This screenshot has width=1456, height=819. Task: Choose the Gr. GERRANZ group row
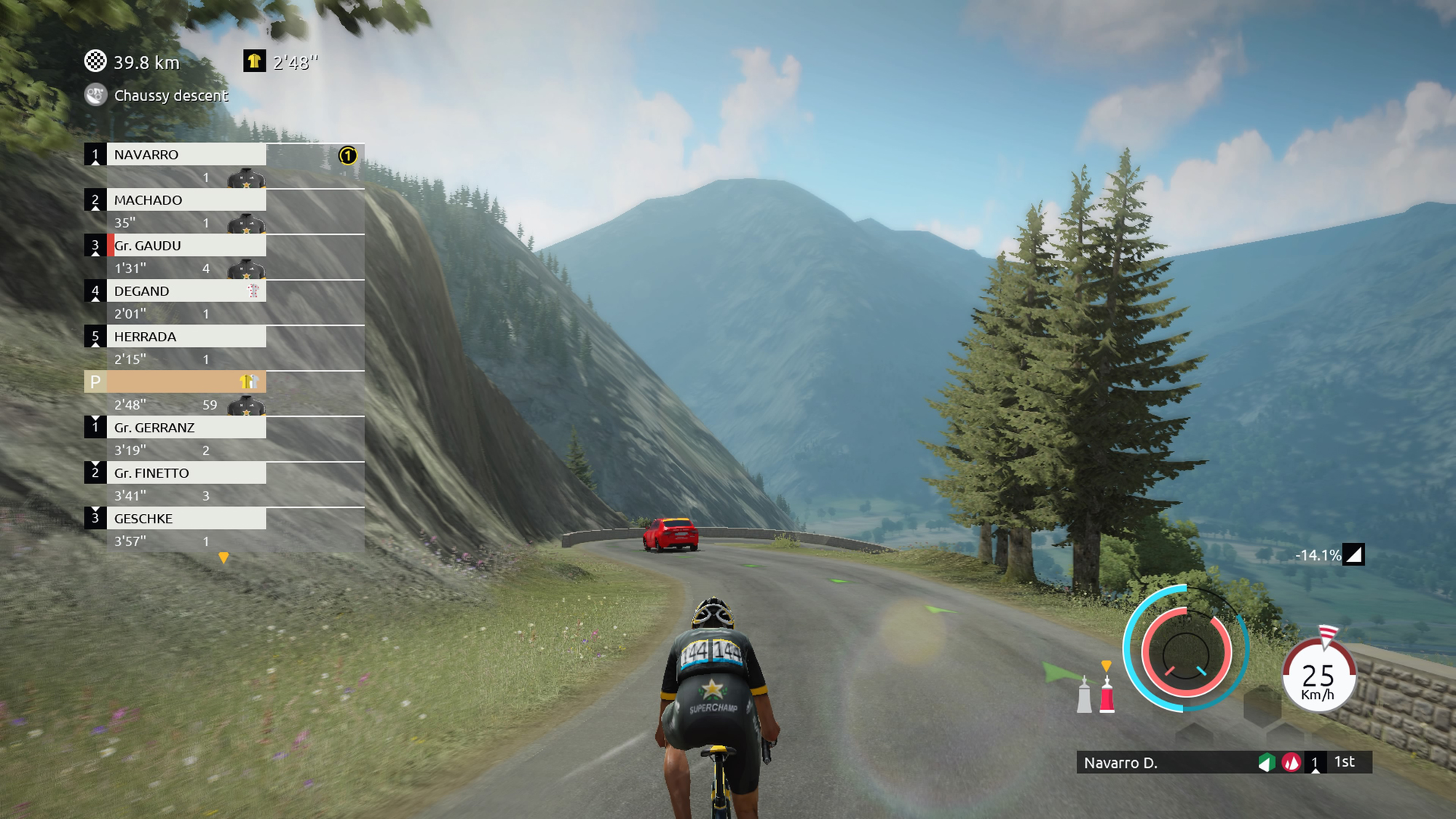pos(186,427)
